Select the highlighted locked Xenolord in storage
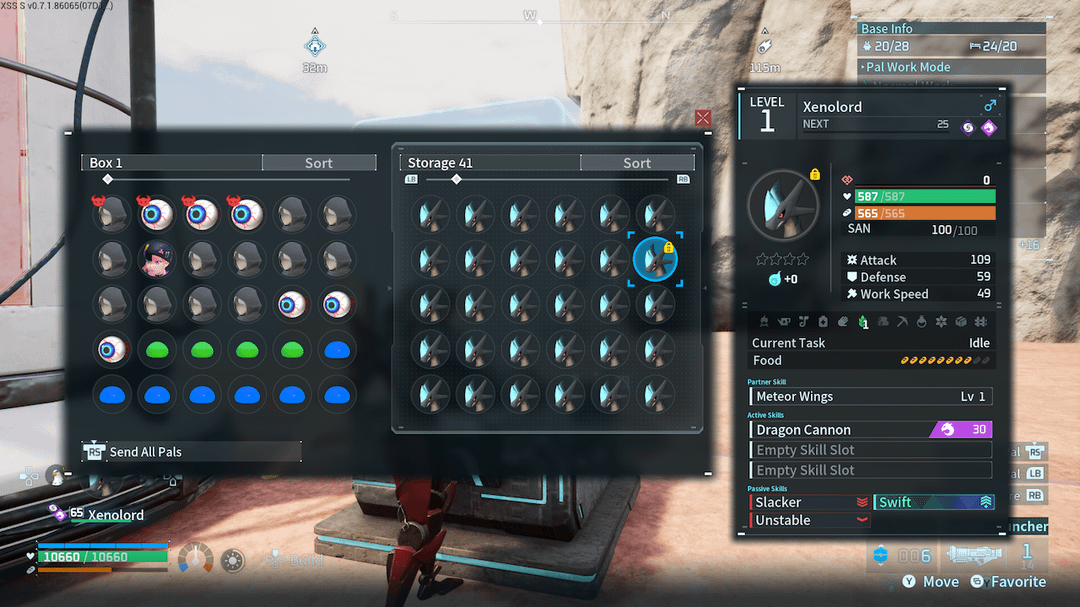1080x607 pixels. coord(656,259)
